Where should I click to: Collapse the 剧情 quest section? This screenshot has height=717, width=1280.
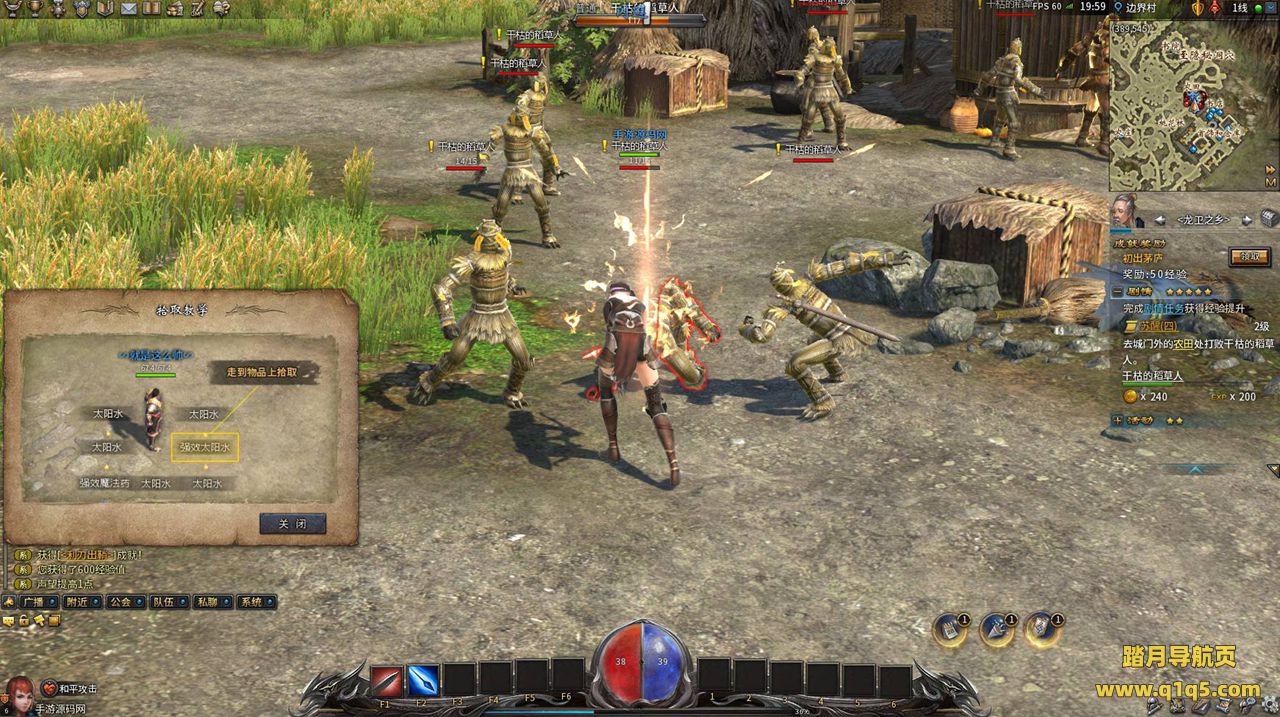1116,291
